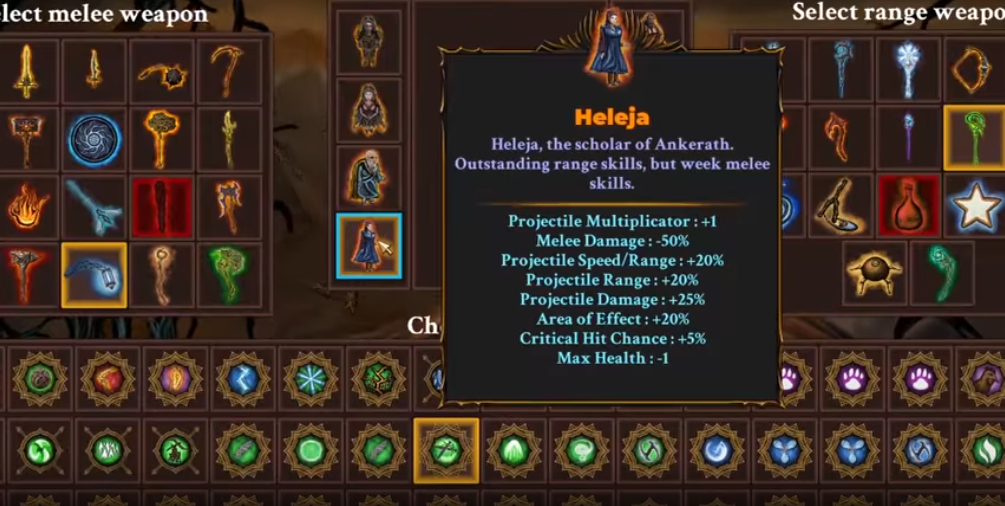Select the golden sword melee weapon
This screenshot has width=1005, height=506.
point(27,72)
